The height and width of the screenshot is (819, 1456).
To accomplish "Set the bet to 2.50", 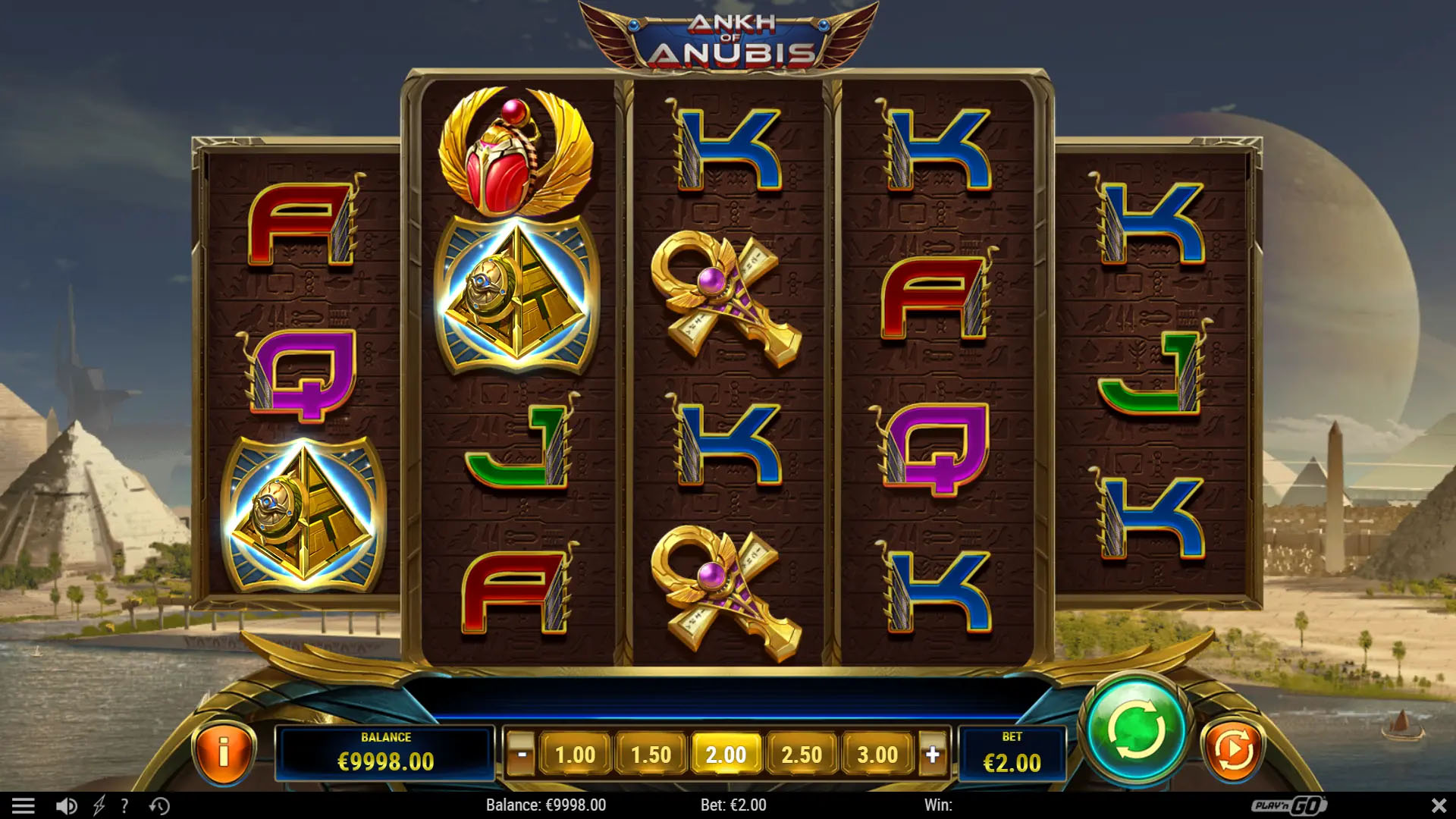I will (802, 755).
